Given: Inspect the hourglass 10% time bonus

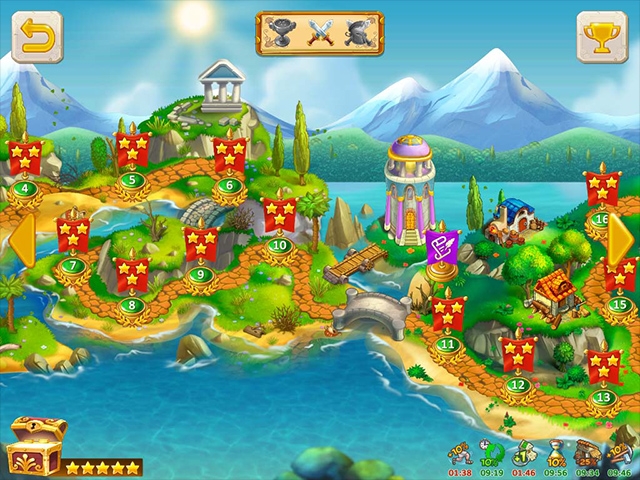Looking at the screenshot, I should pyautogui.click(x=555, y=453).
